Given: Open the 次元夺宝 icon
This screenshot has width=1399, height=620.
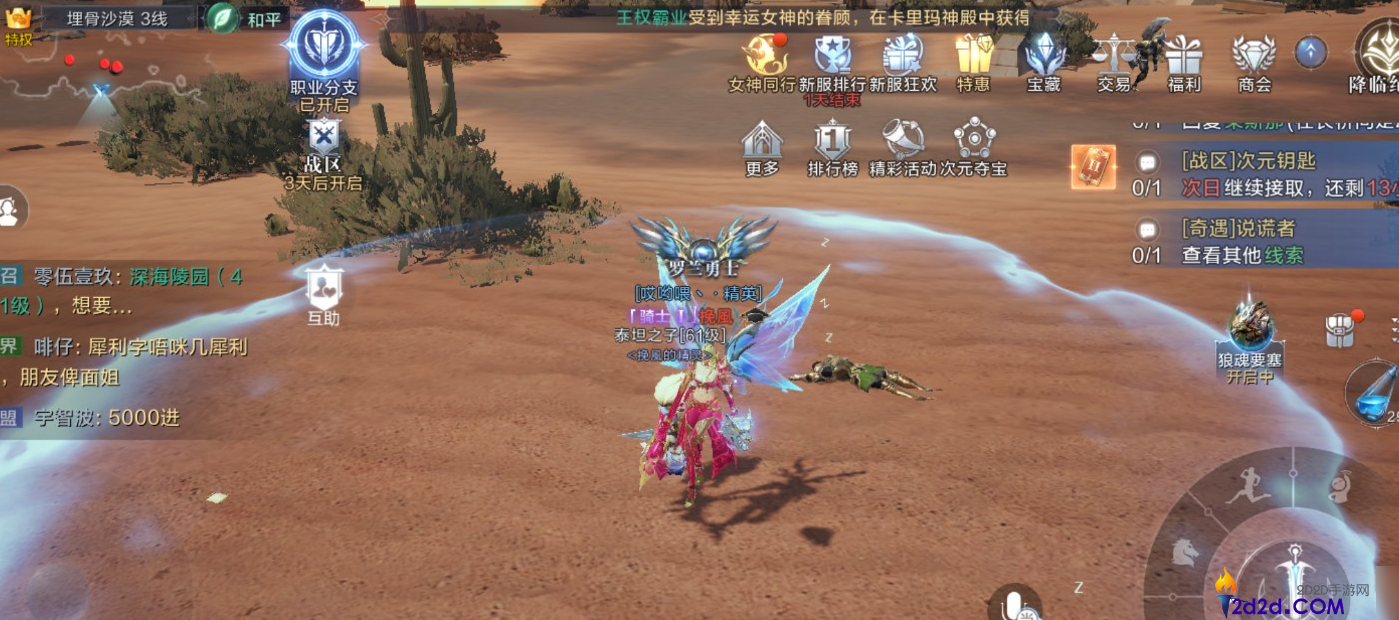Looking at the screenshot, I should pyautogui.click(x=974, y=143).
